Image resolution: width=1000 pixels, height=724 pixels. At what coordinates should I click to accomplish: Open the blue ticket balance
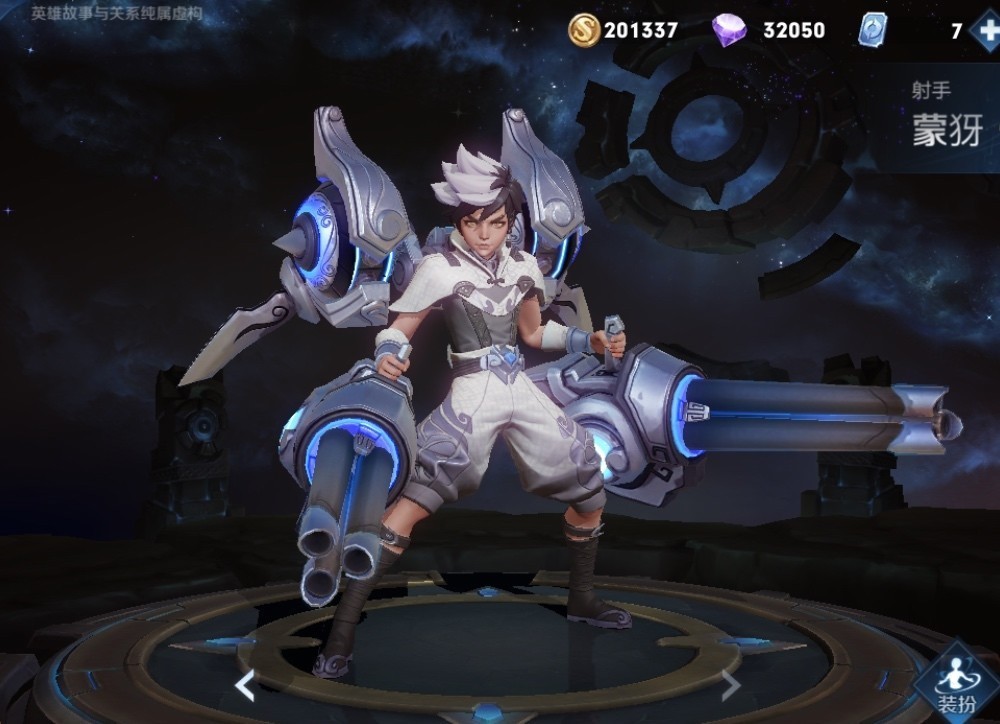click(x=872, y=30)
